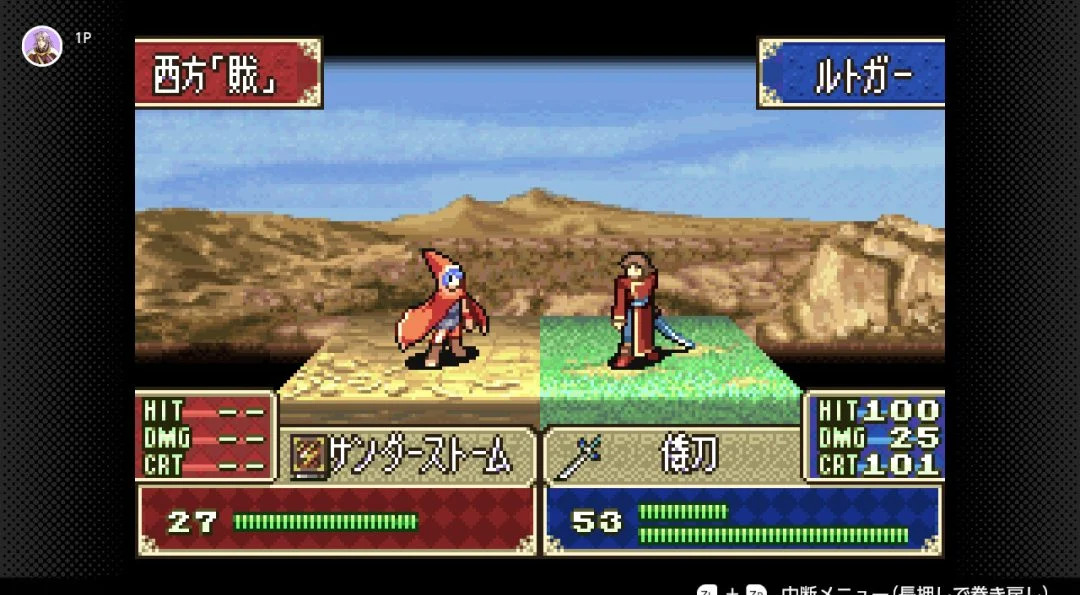Select the 倭刀 sword icon
Viewport: 1080px width, 595px height.
577,458
